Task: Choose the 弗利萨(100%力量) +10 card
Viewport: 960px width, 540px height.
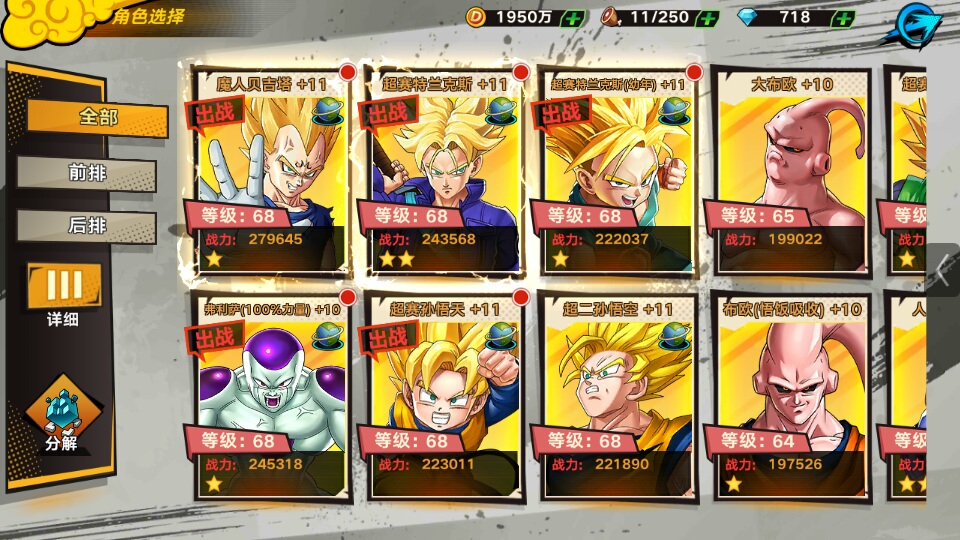Action: (268, 396)
